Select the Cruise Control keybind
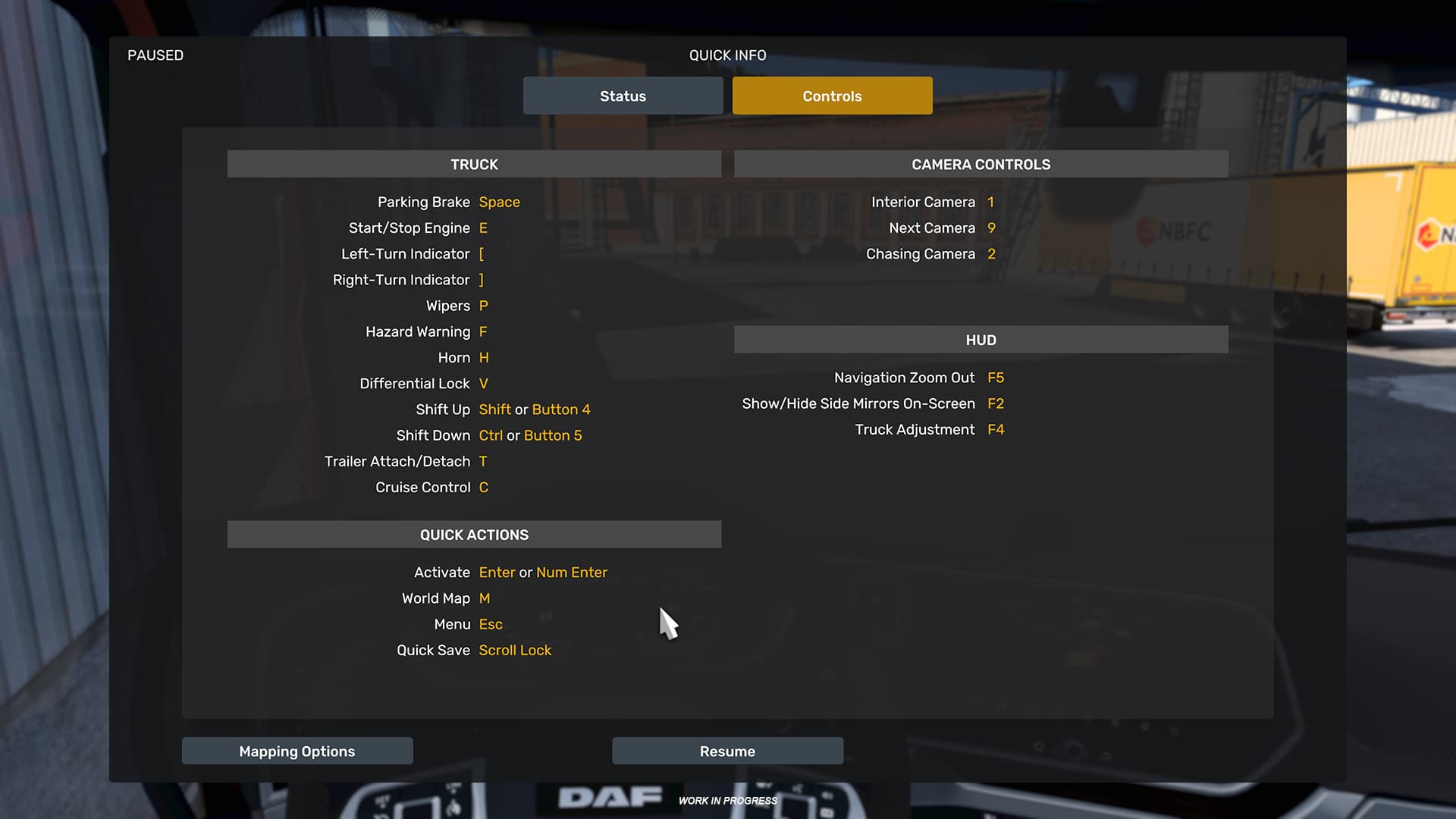 point(483,487)
